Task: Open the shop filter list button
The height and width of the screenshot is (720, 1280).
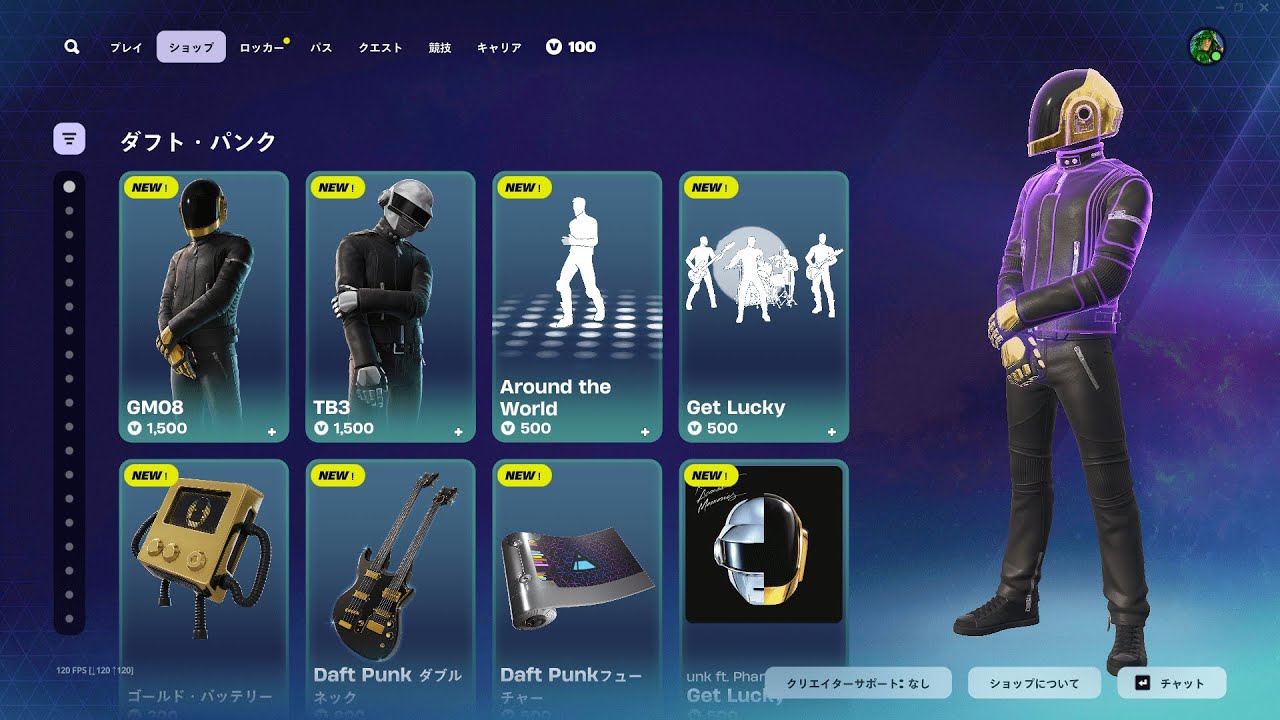Action: coord(69,139)
